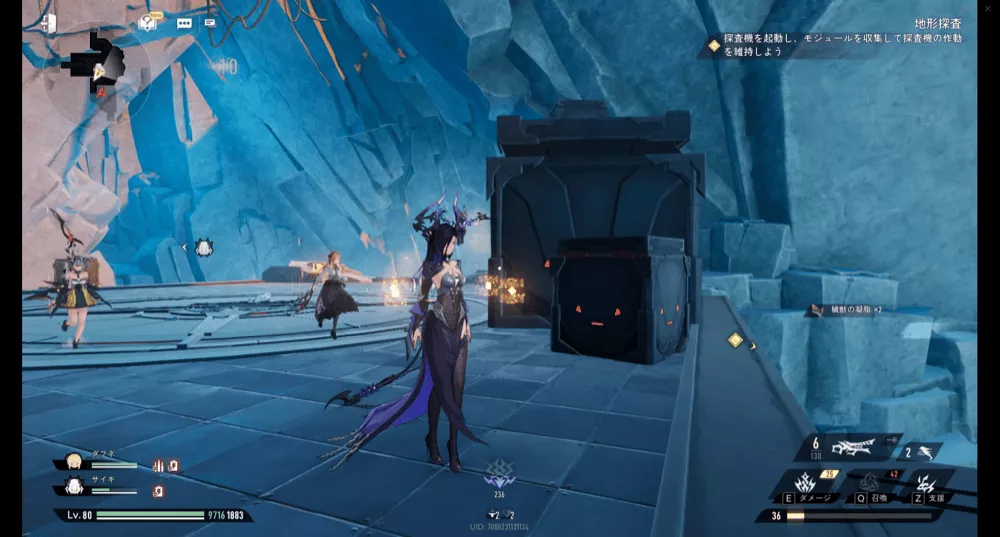1000x537 pixels.
Task: Select party member ダフネ portrait
Action: [73, 461]
